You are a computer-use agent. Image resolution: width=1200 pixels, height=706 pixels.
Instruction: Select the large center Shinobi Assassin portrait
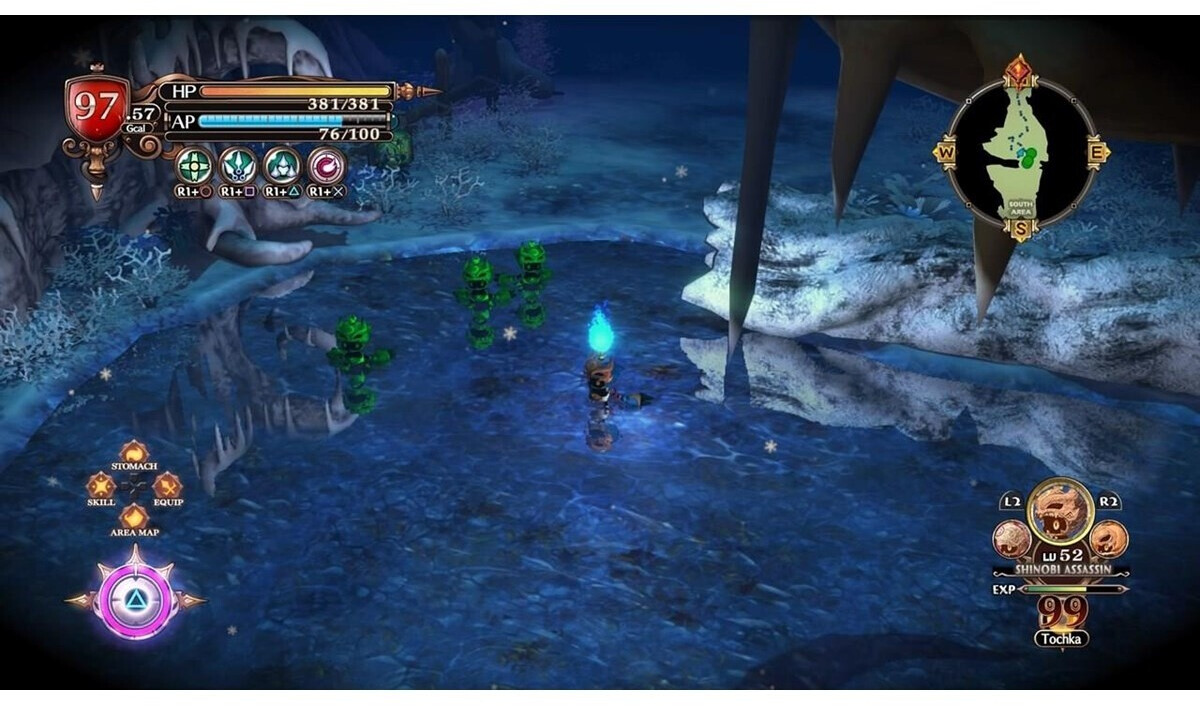(1060, 512)
